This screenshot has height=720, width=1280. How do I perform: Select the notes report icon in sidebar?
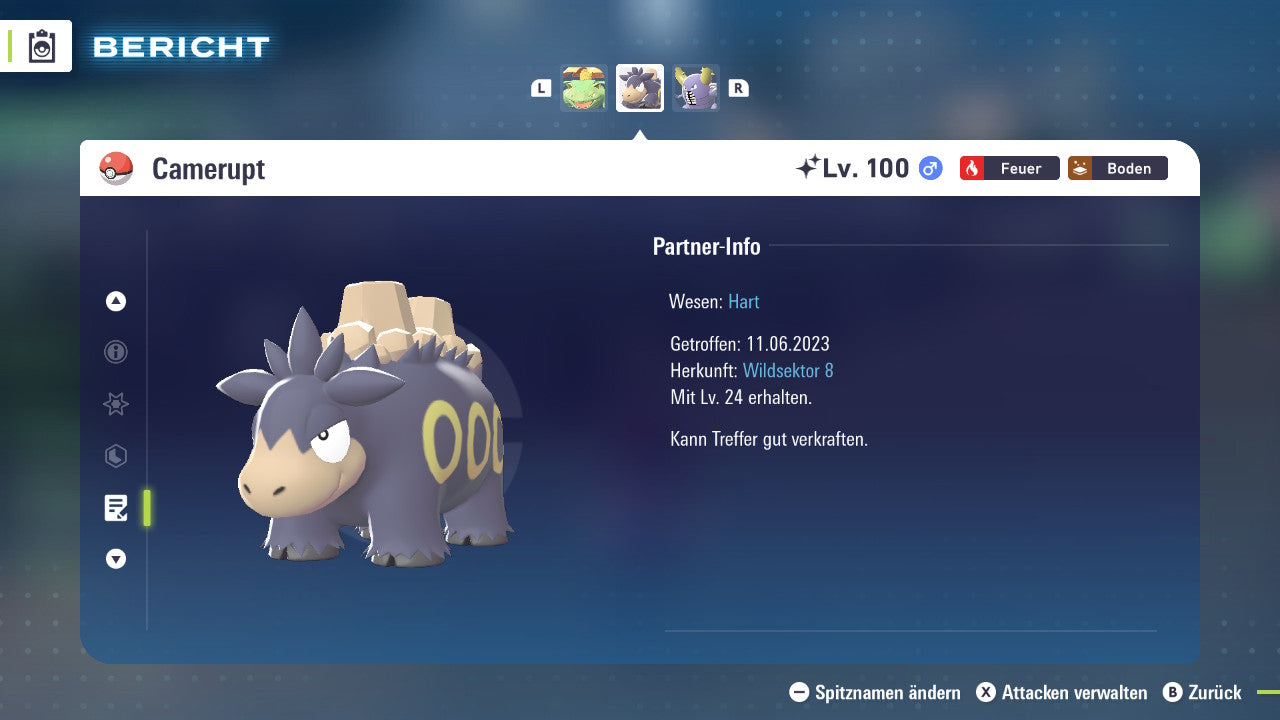point(115,508)
